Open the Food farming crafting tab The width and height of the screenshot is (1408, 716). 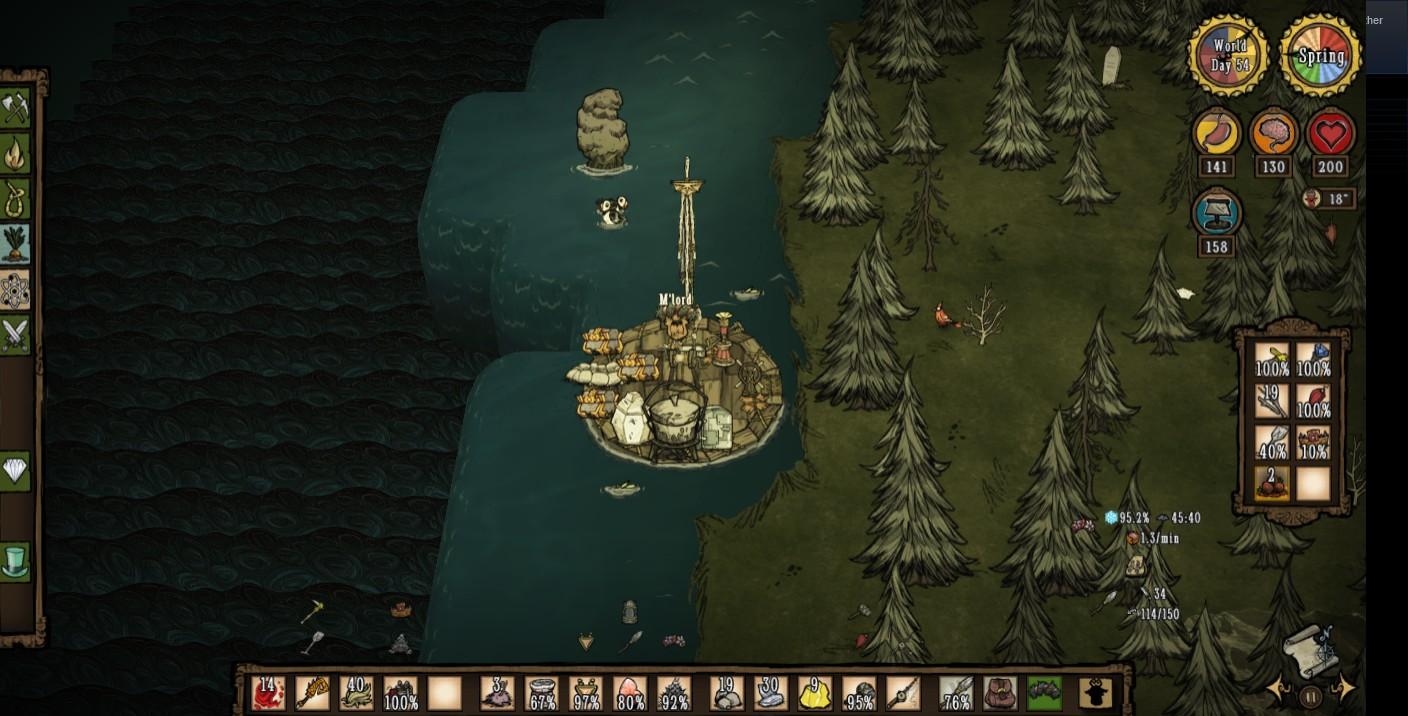coord(15,243)
